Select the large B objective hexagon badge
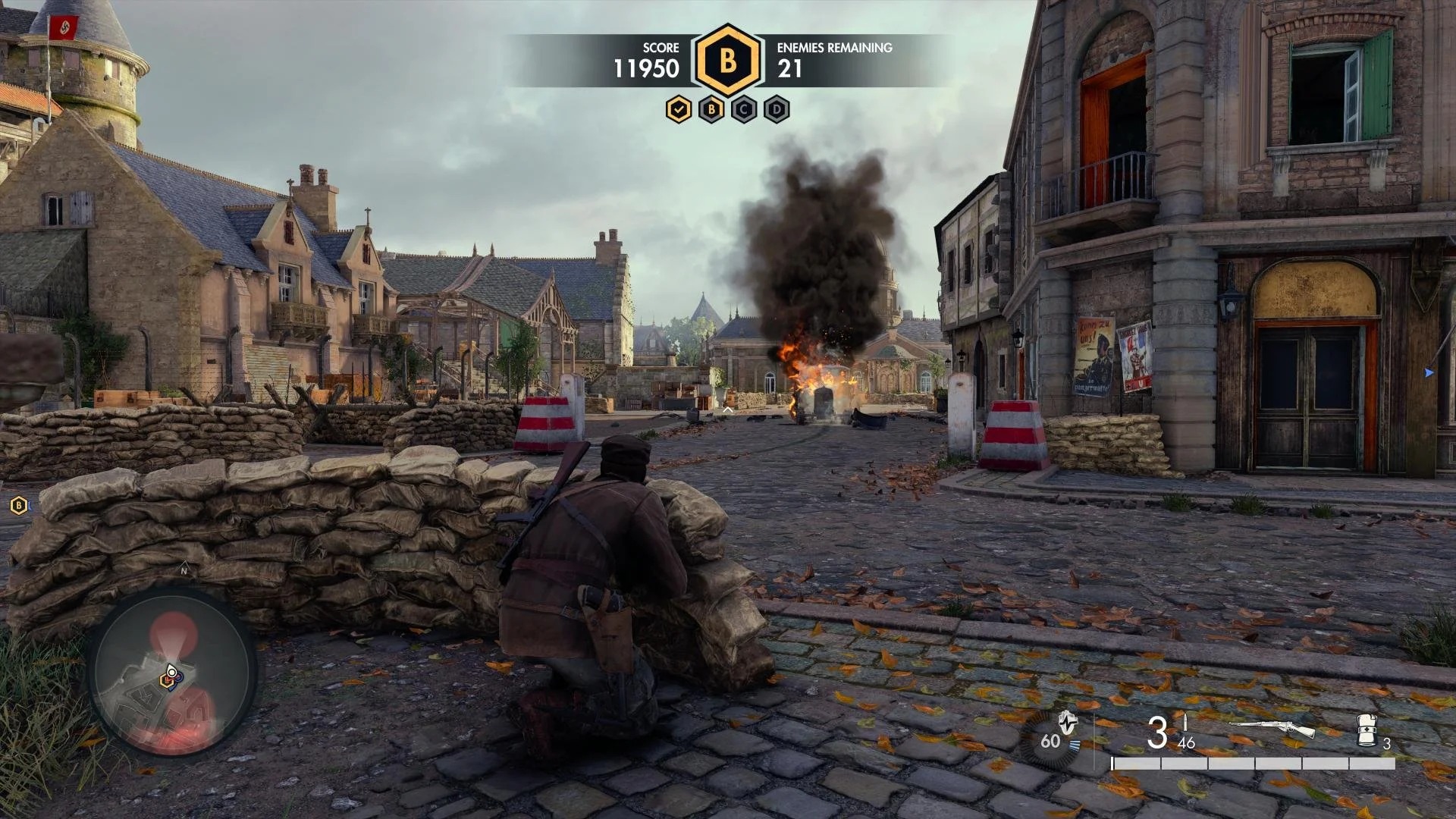 point(728,61)
